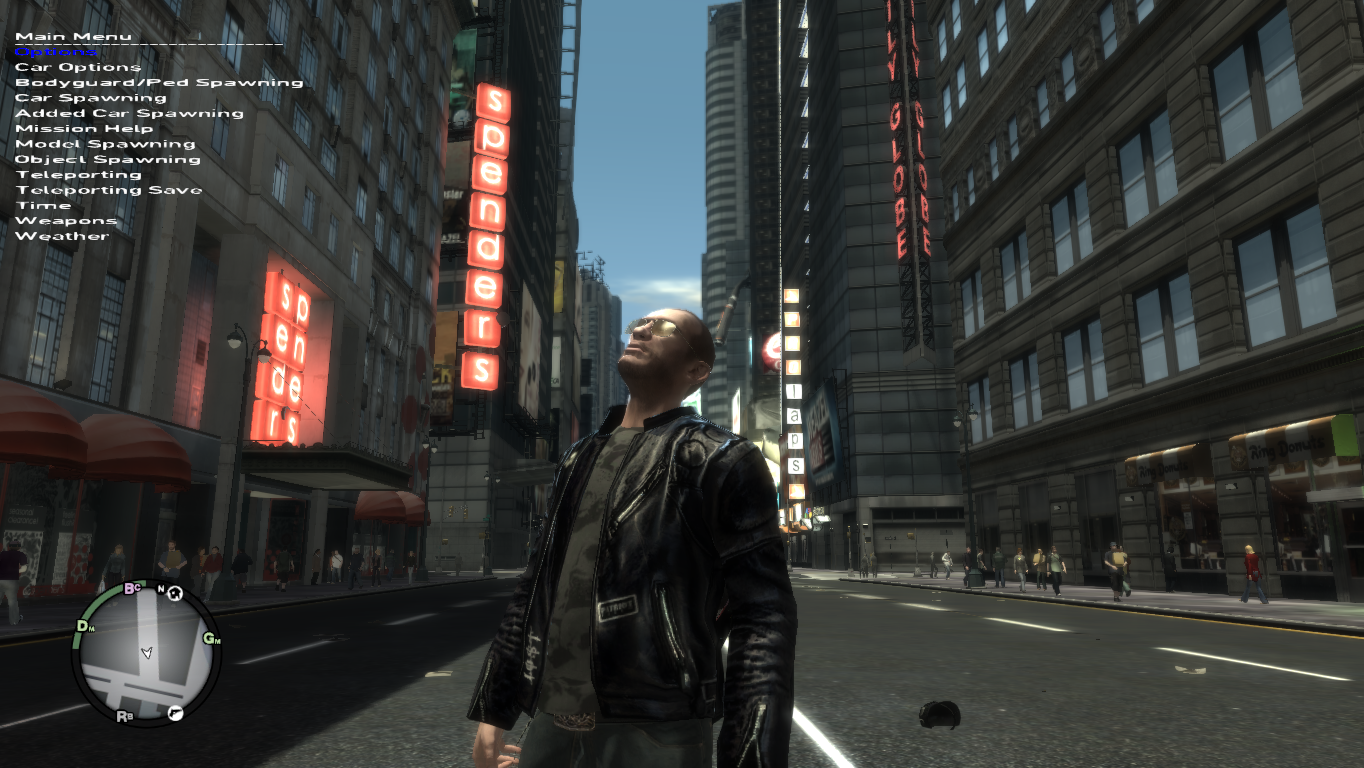Open Teleporting Save
This screenshot has height=768, width=1364.
108,190
